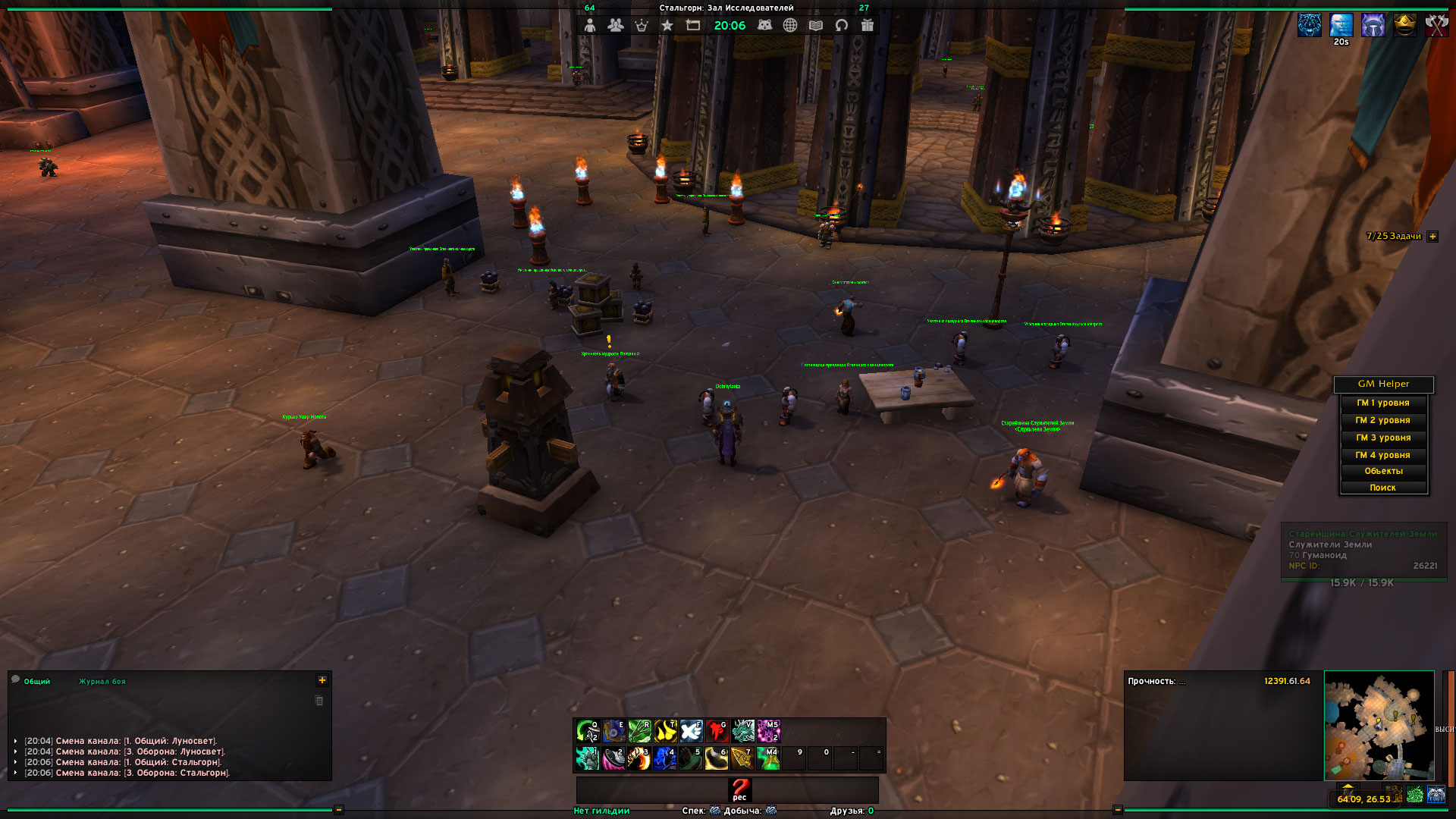Switch to the 'Журнал боя' chat tab

click(x=102, y=682)
